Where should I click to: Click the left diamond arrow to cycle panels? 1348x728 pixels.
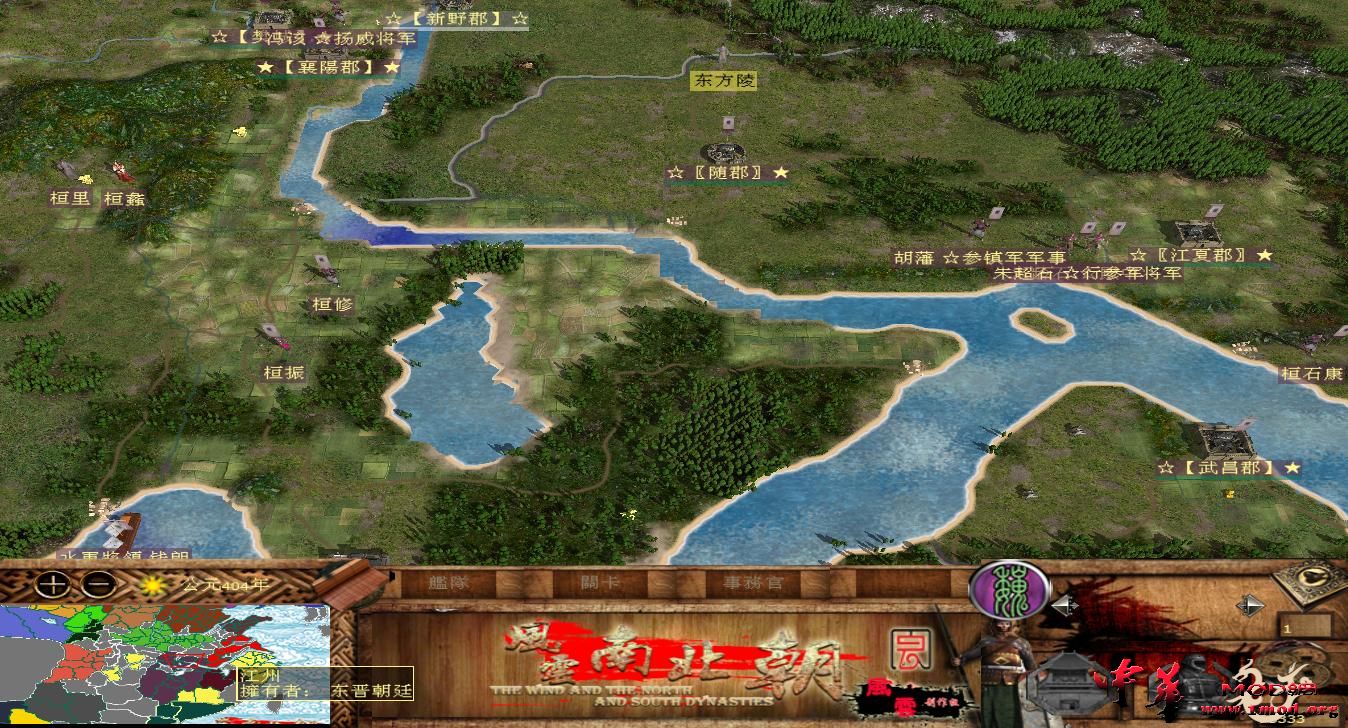tap(1066, 605)
